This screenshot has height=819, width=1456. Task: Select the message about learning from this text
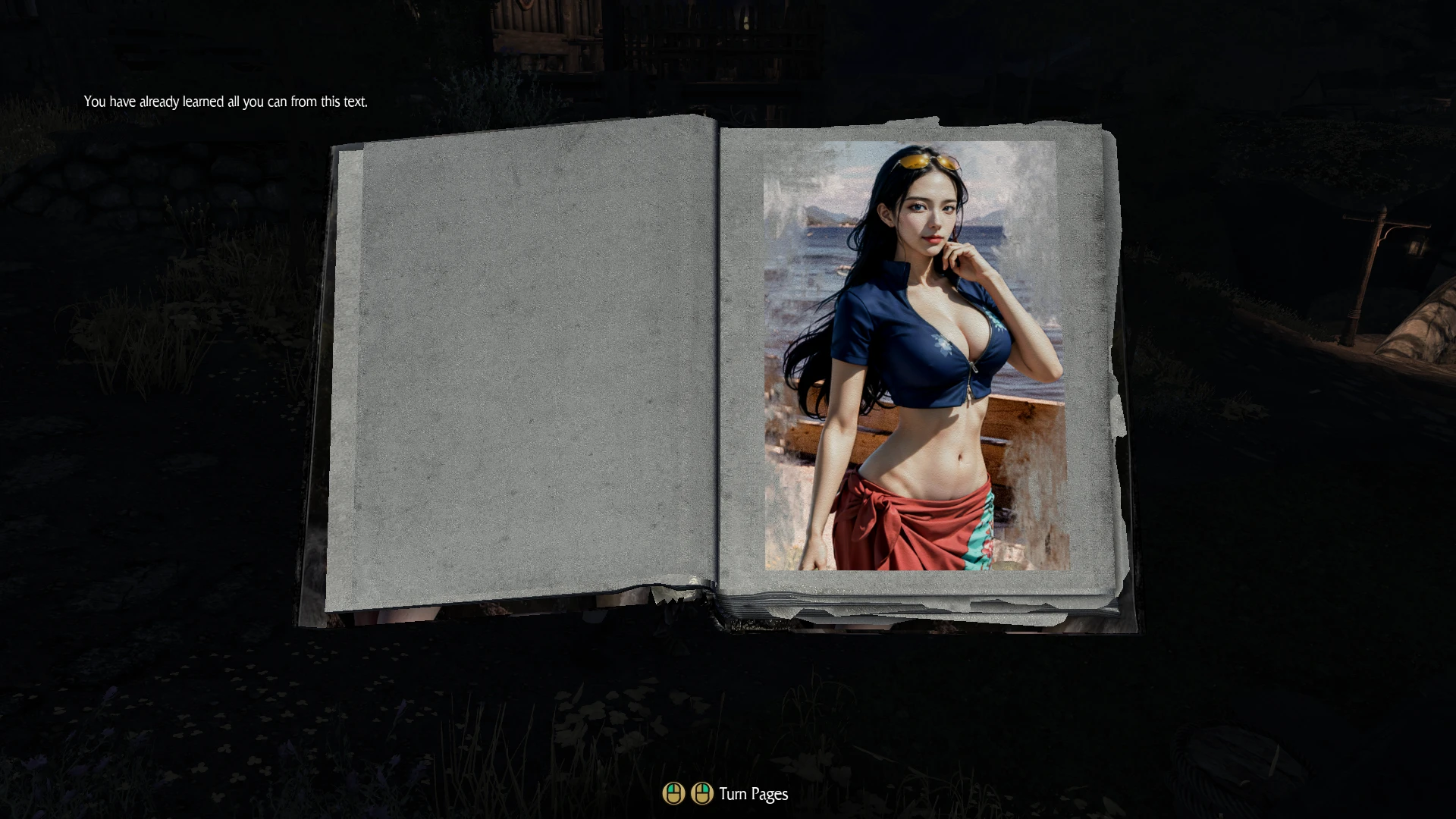coord(225,99)
